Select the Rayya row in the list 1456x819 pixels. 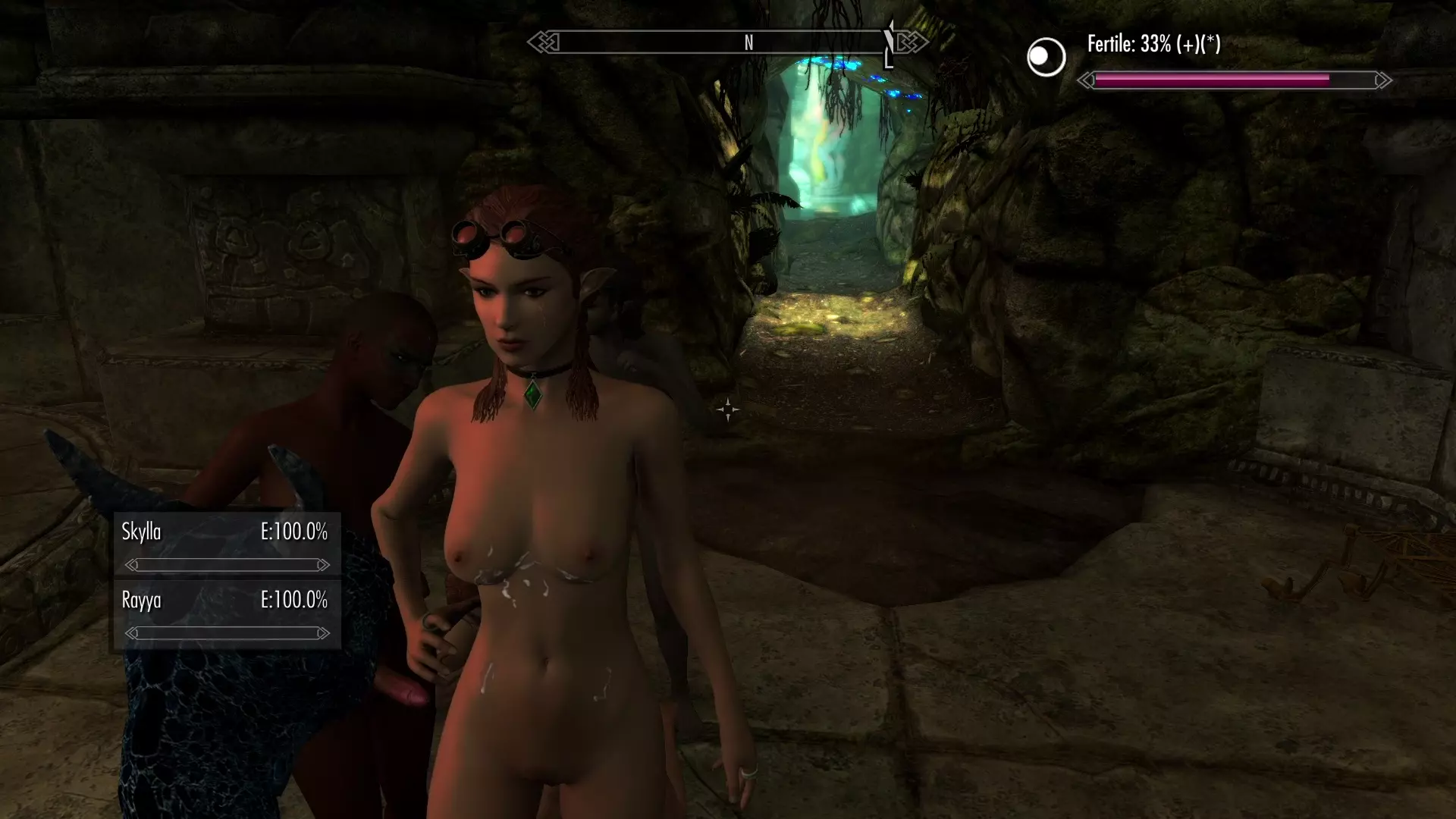tap(226, 613)
